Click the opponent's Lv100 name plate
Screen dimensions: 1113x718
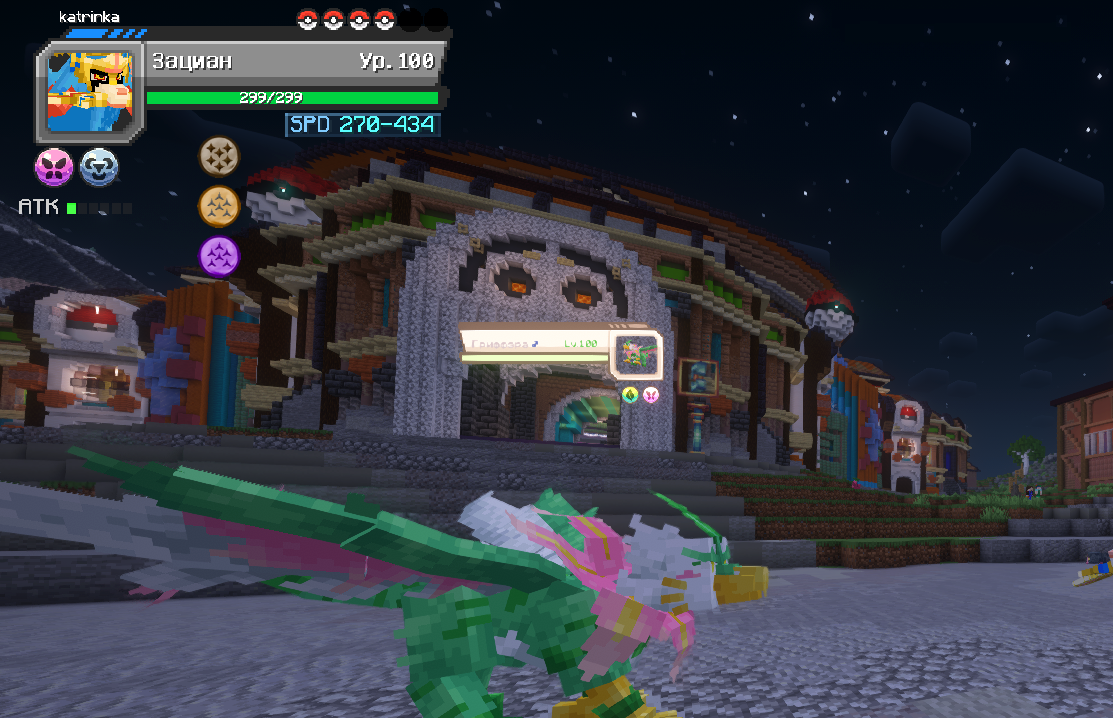(535, 344)
